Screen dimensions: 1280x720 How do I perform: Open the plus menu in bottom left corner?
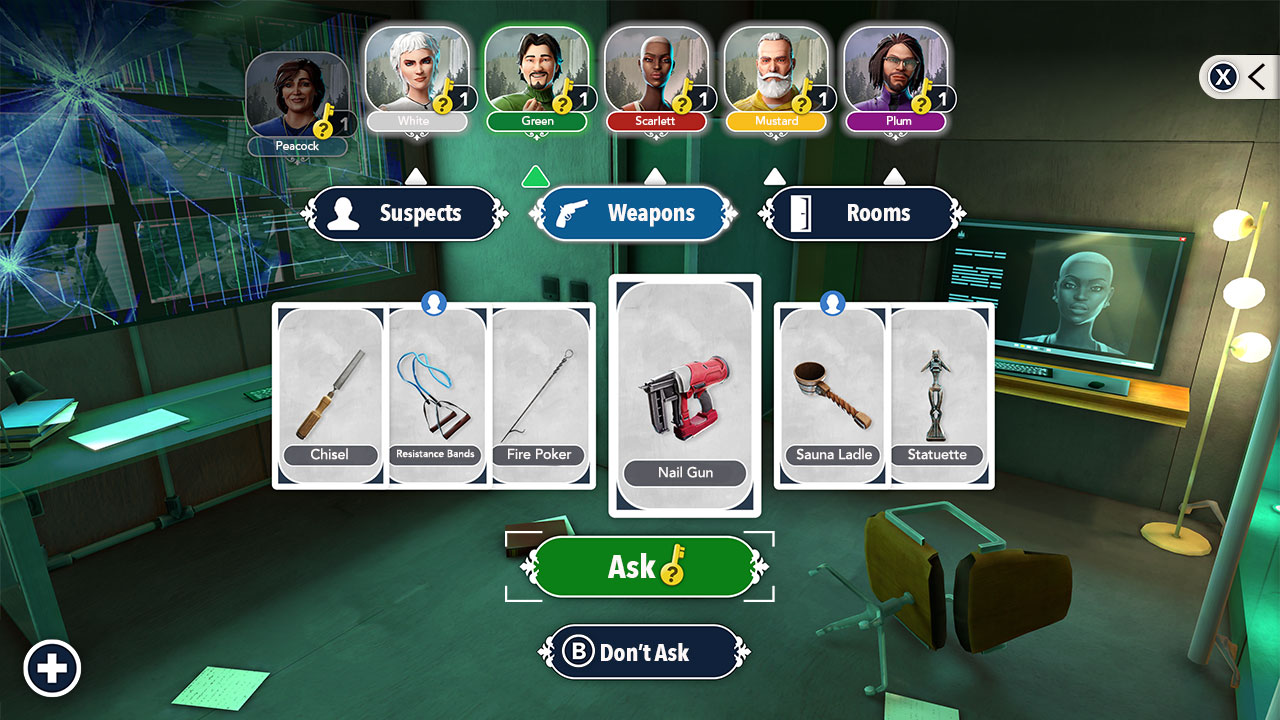(52, 668)
